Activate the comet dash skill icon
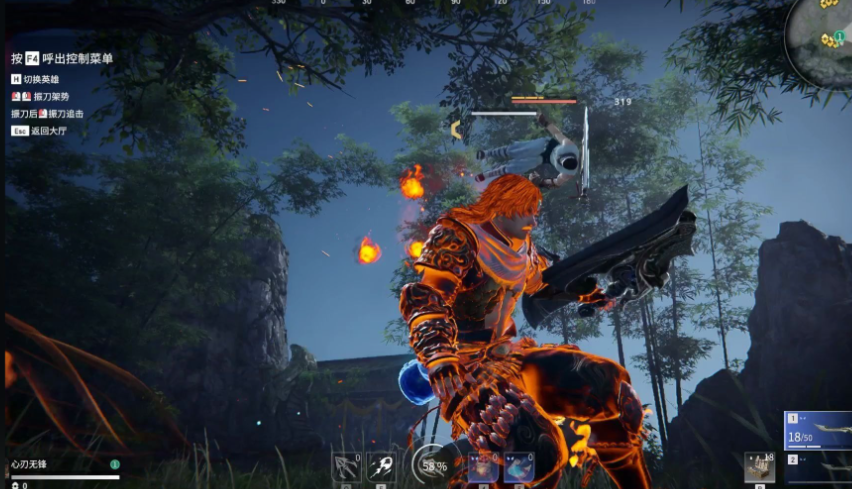This screenshot has height=489, width=852. click(x=380, y=468)
